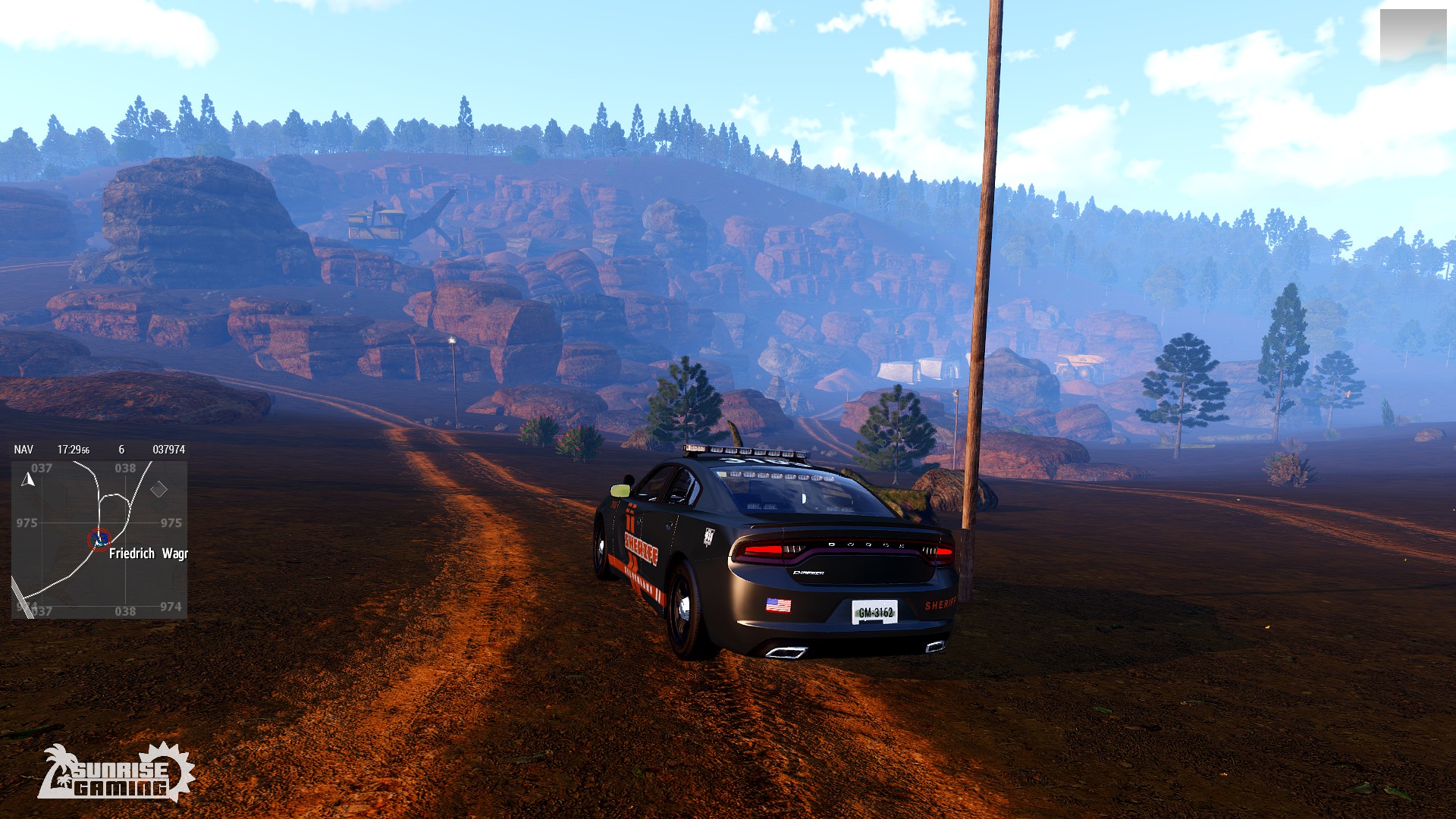This screenshot has height=819, width=1456.
Task: Select the red circled player marker on minimap
Action: 99,539
